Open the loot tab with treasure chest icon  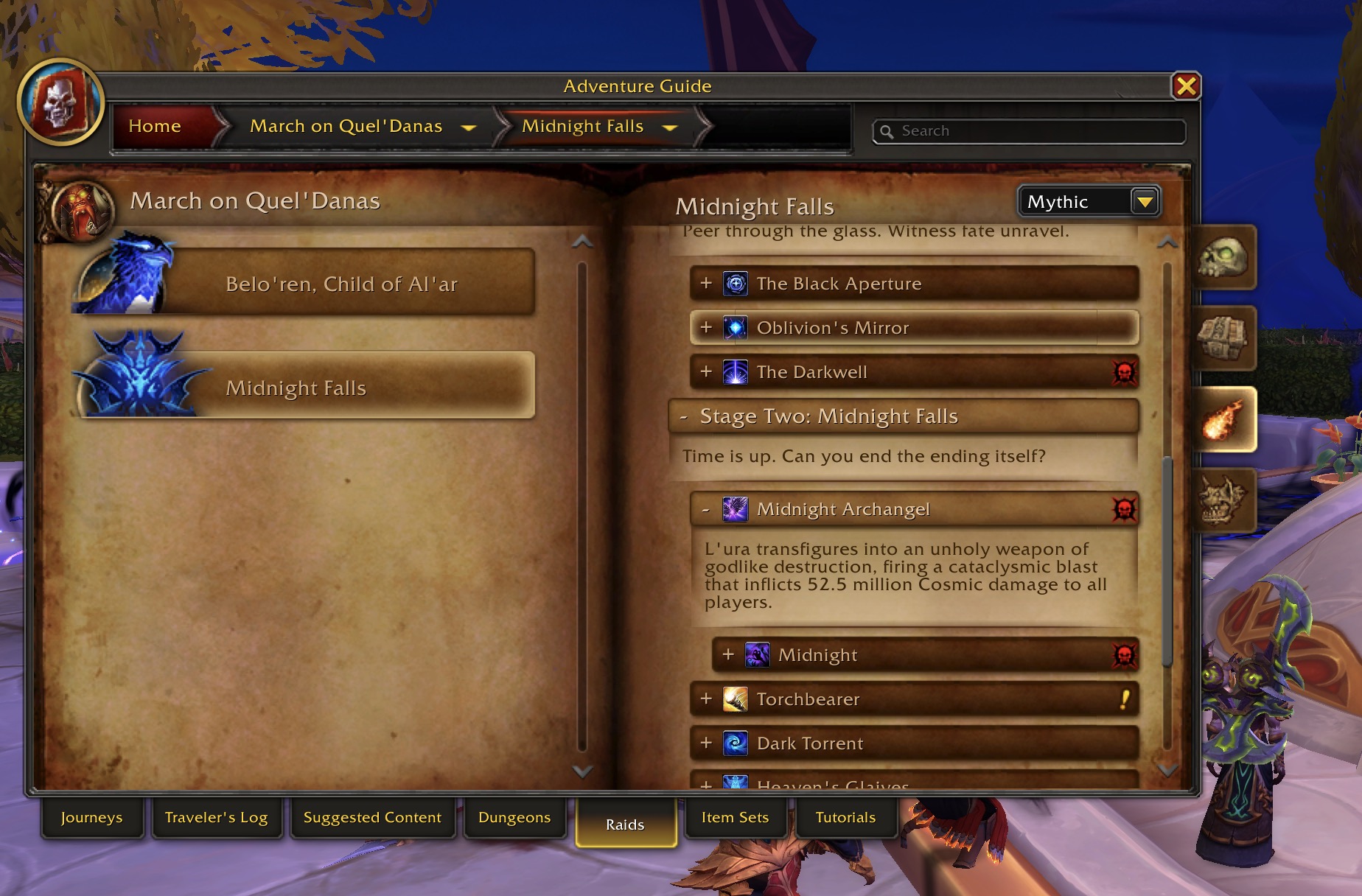1223,338
